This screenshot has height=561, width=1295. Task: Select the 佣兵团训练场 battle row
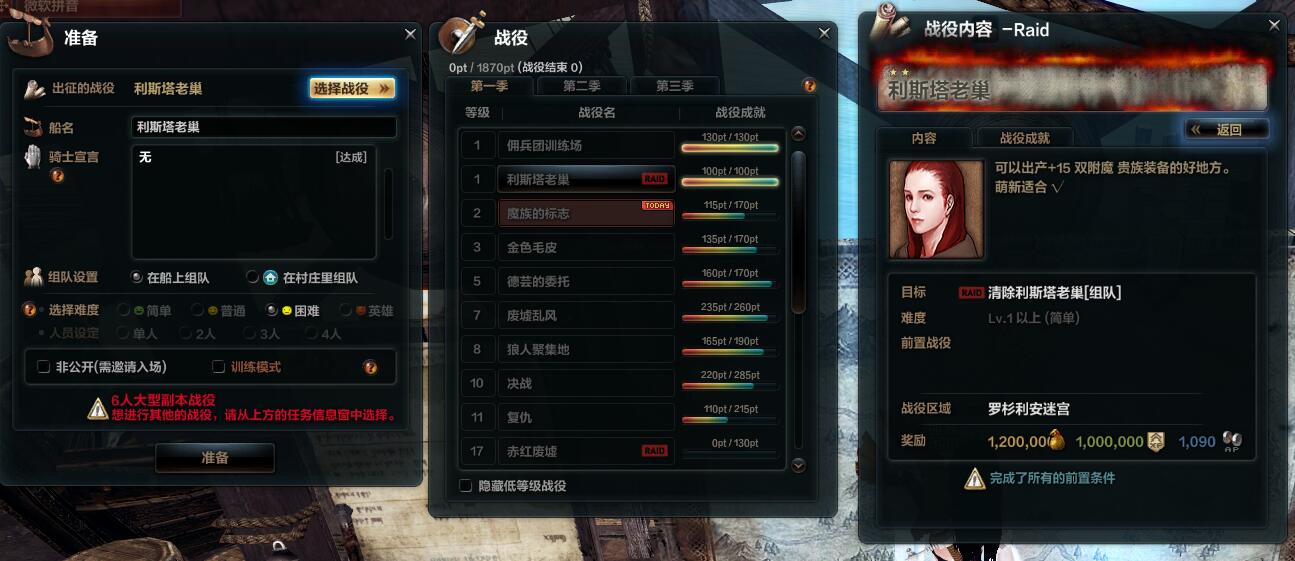coord(586,145)
